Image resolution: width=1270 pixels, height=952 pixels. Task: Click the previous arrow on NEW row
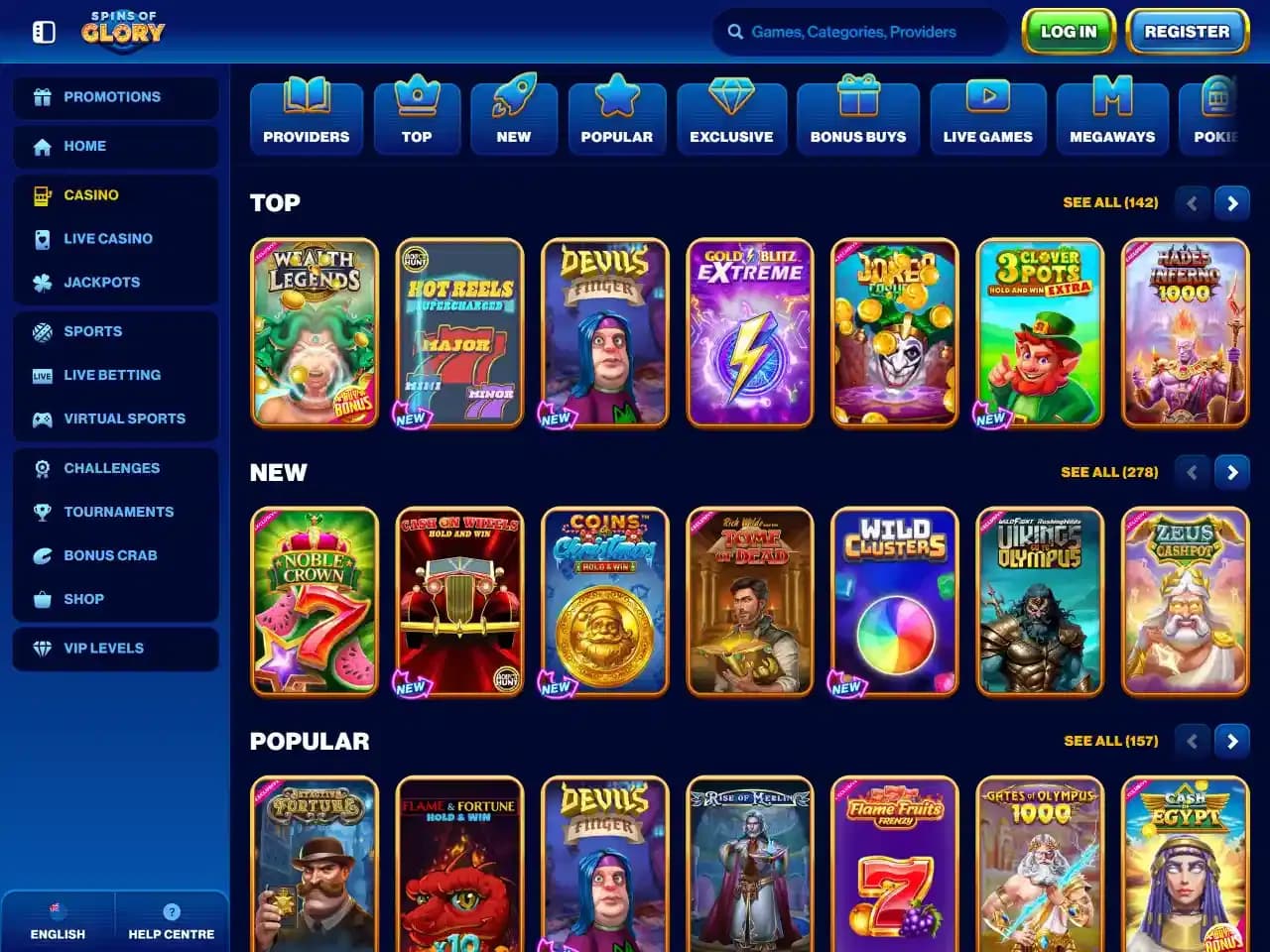pyautogui.click(x=1192, y=472)
